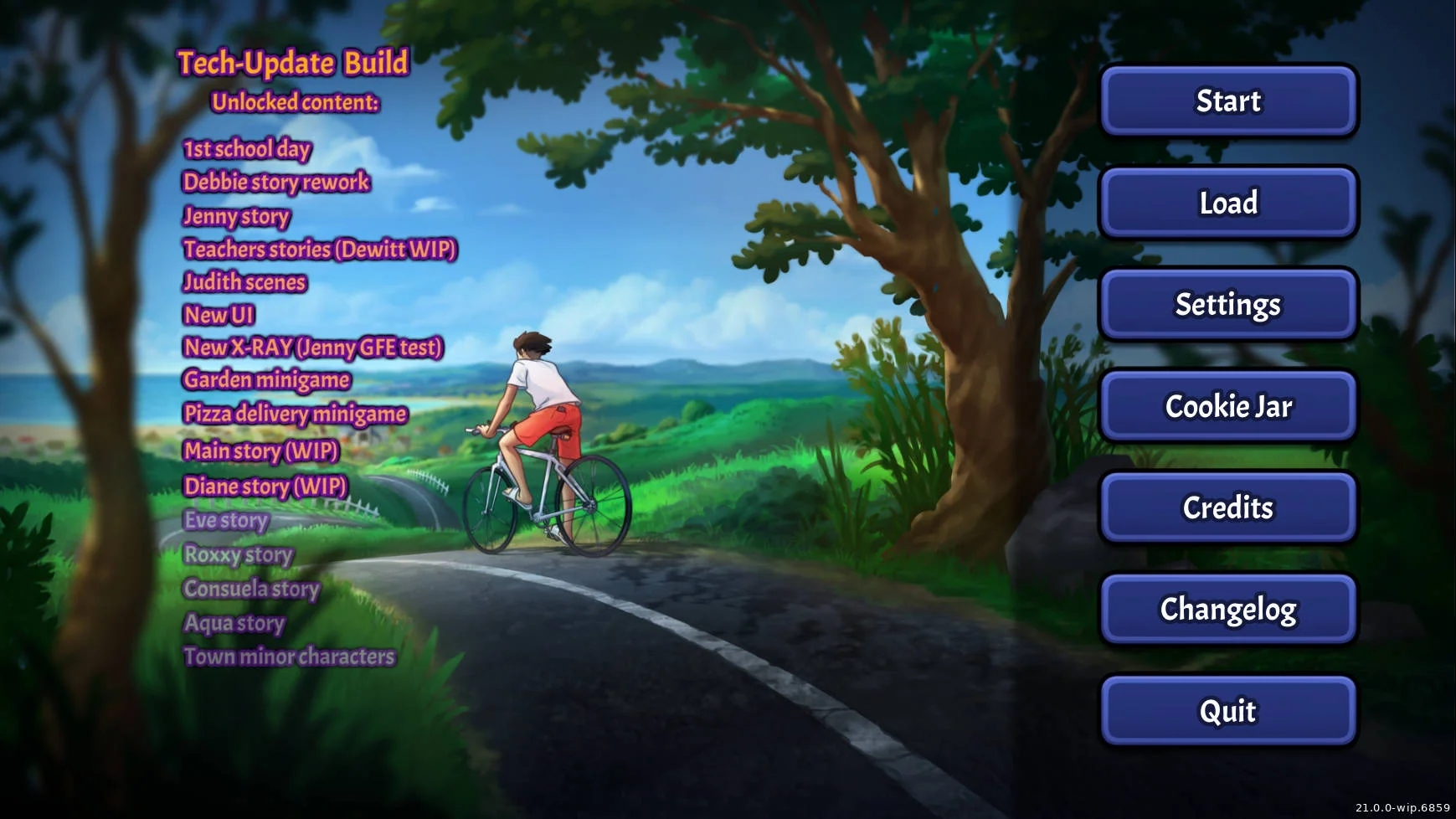Open the Debbie story rework entry
This screenshot has height=819, width=1456.
(x=276, y=183)
